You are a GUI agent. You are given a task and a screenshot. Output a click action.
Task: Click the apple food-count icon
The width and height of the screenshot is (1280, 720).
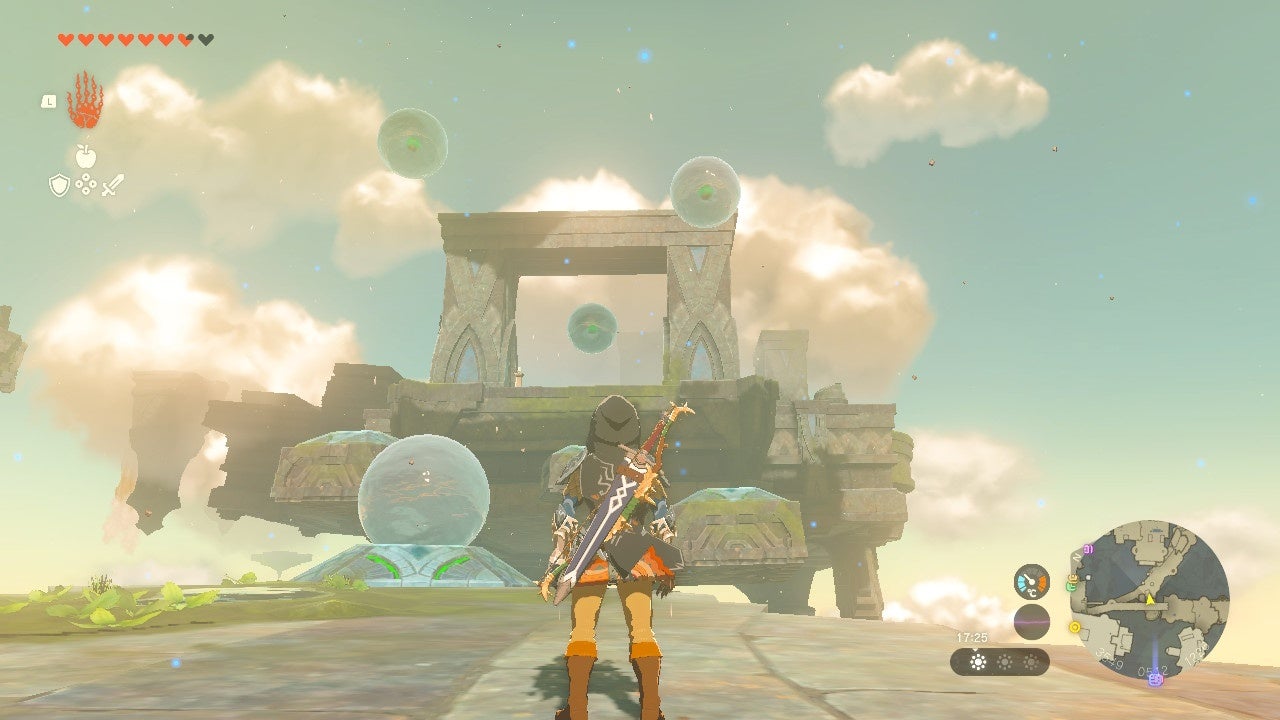(x=85, y=156)
